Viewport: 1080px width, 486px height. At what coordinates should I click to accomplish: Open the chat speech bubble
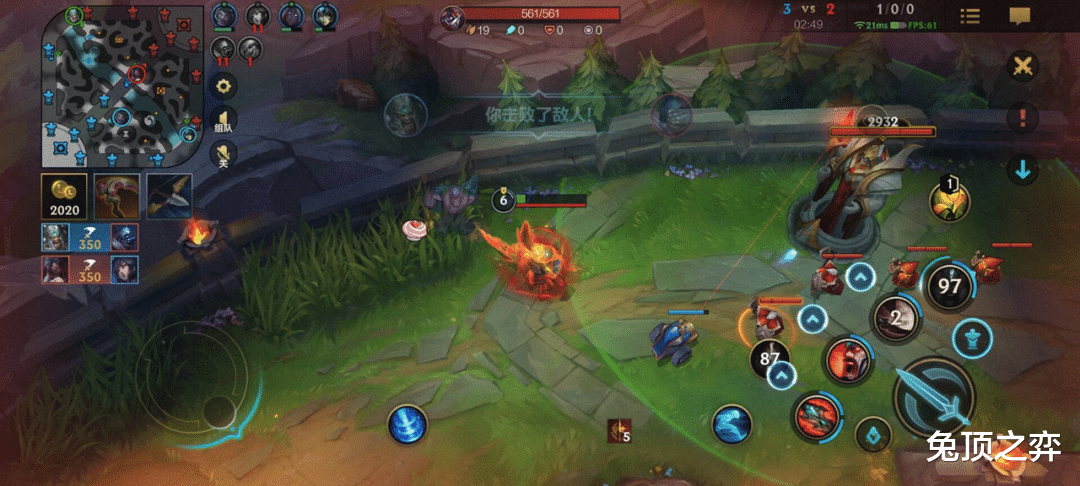(1019, 16)
